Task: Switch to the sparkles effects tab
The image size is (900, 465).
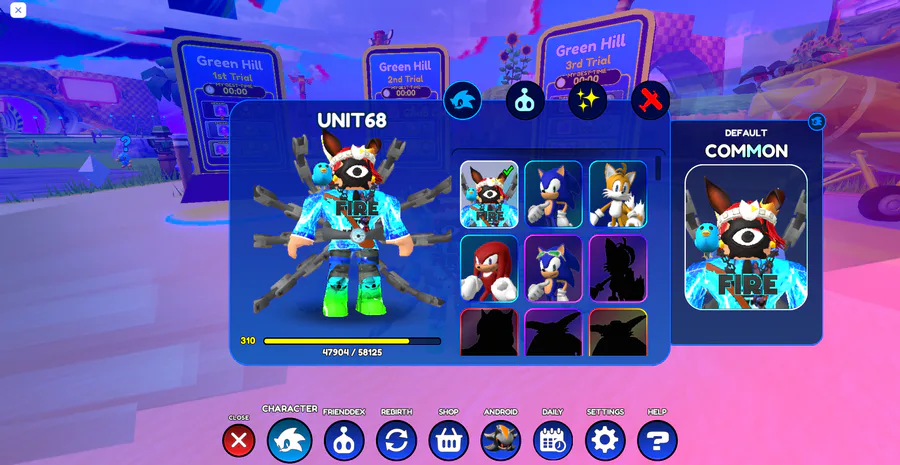Action: pyautogui.click(x=588, y=100)
